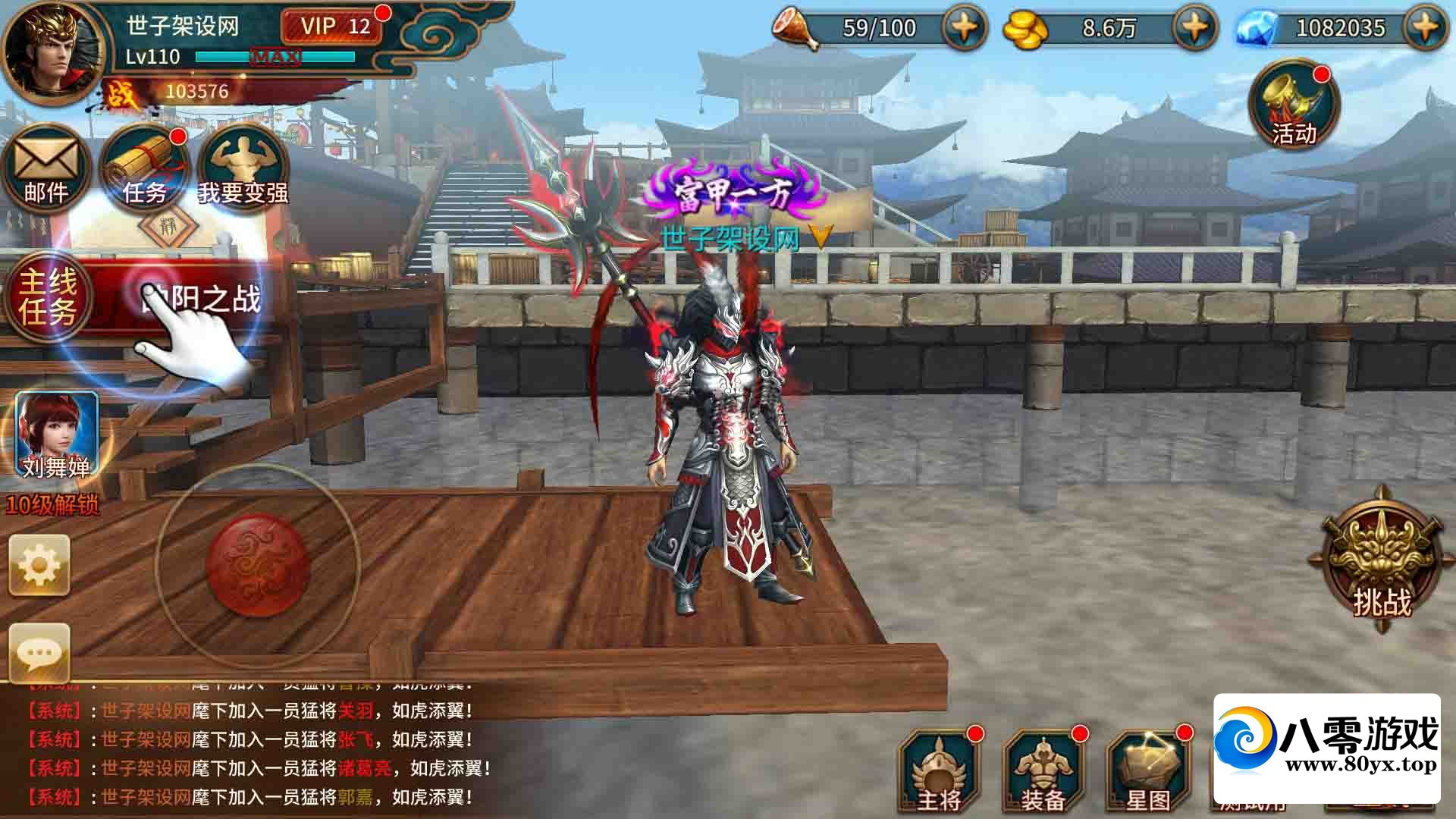The height and width of the screenshot is (819, 1456).
Task: Tap the VIP 12 badge
Action: [334, 27]
